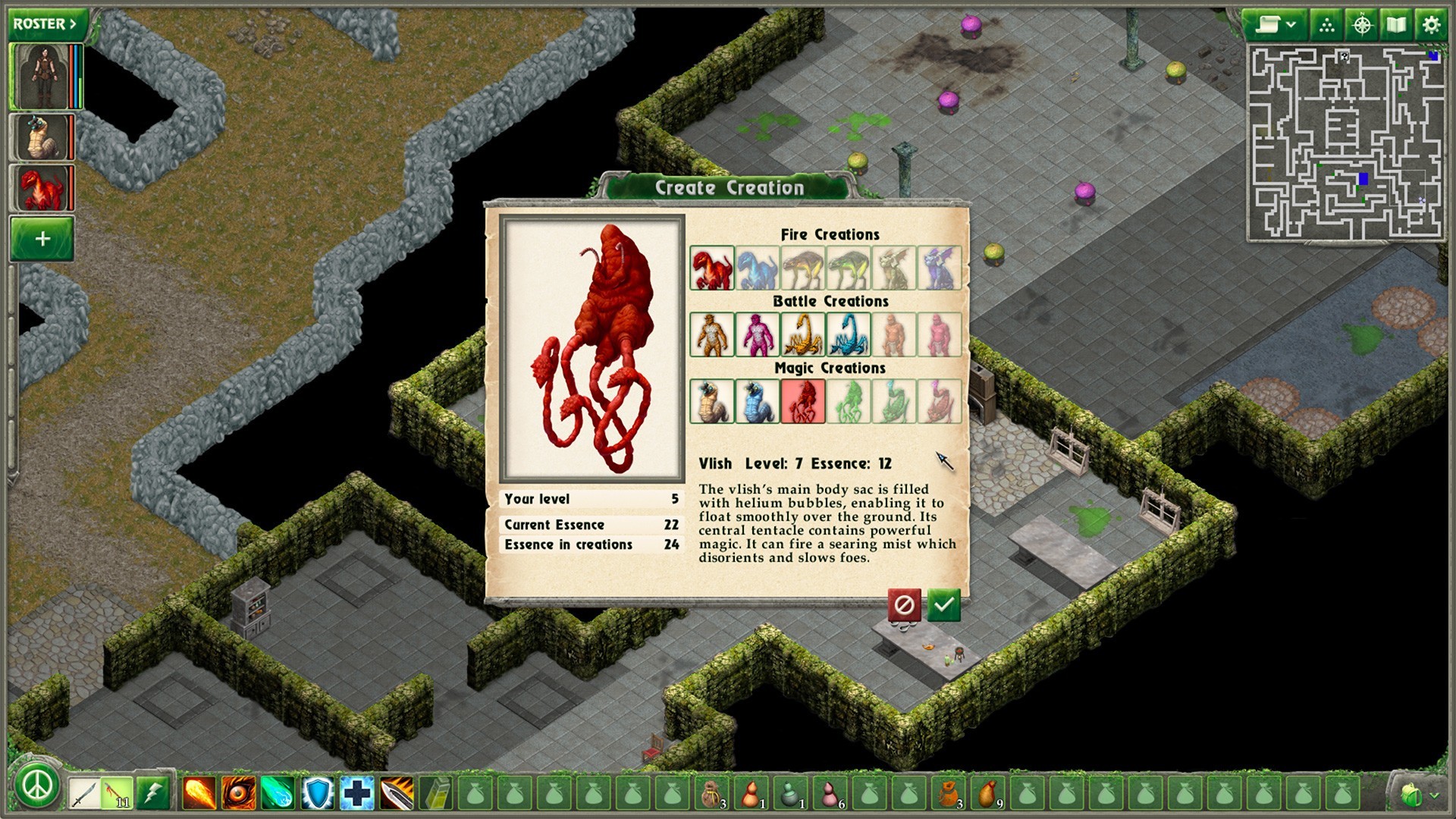Screen dimensions: 1456x819
Task: Select the red Fyora fire creation
Action: [711, 268]
